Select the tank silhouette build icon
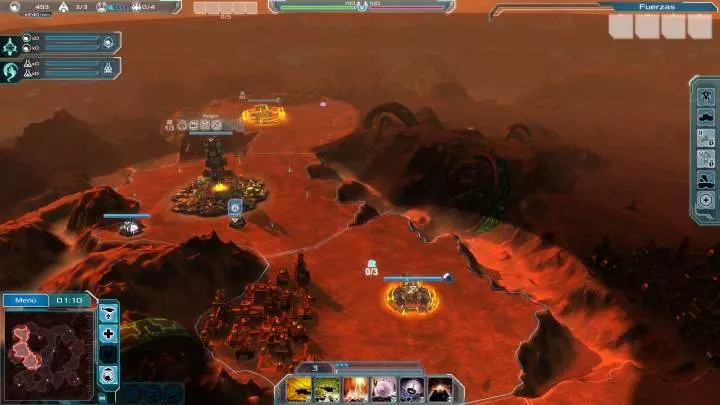This screenshot has width=720, height=405. (x=706, y=116)
